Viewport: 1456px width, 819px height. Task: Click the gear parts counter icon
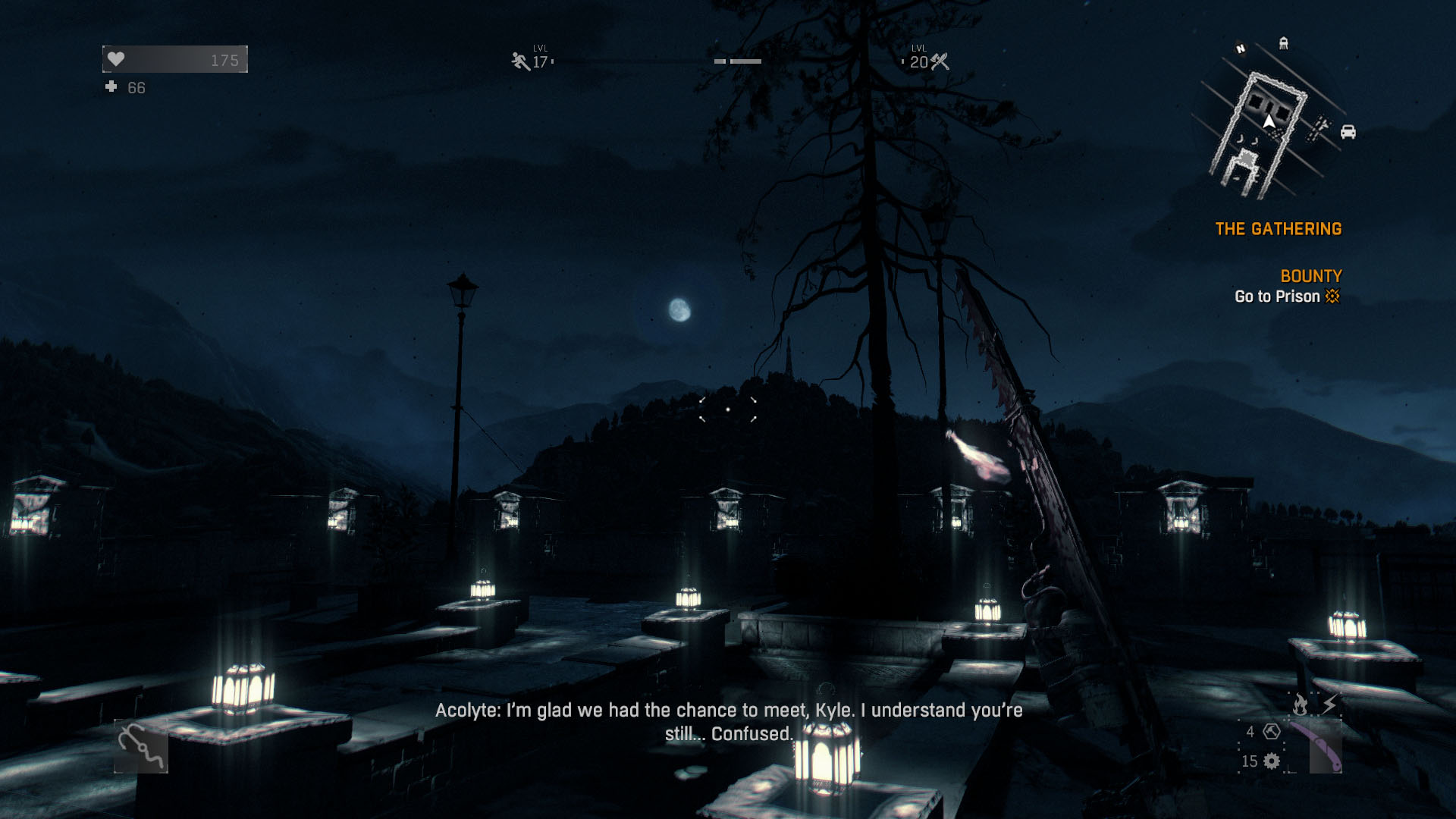coord(1272,761)
